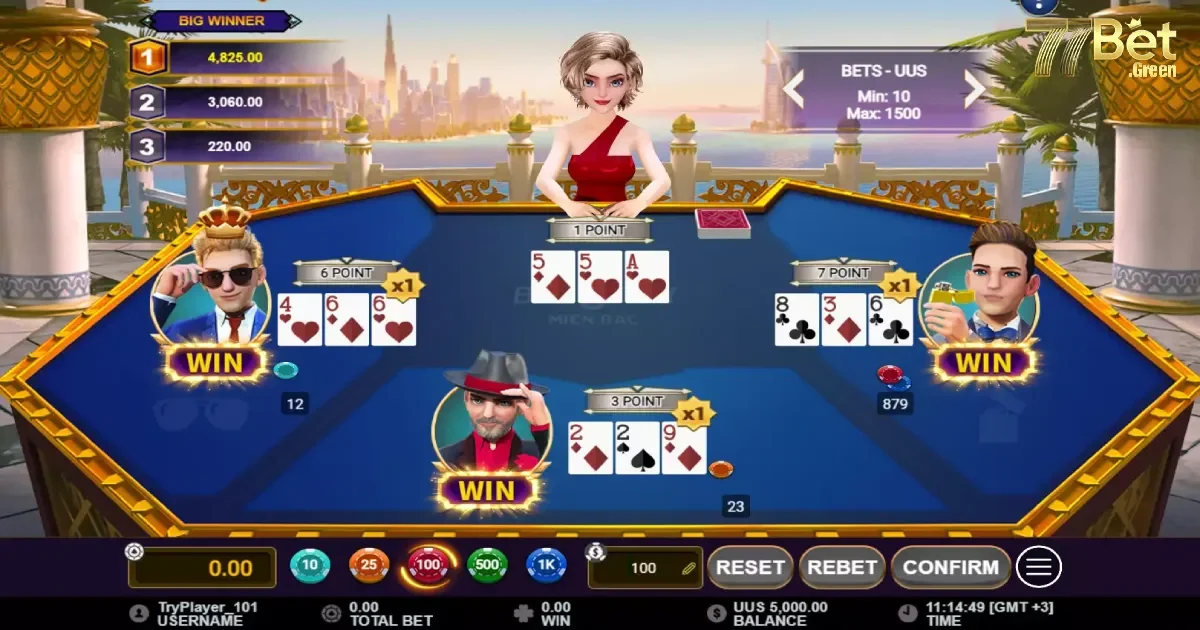Select the green 500 chip
The height and width of the screenshot is (630, 1200).
487,567
